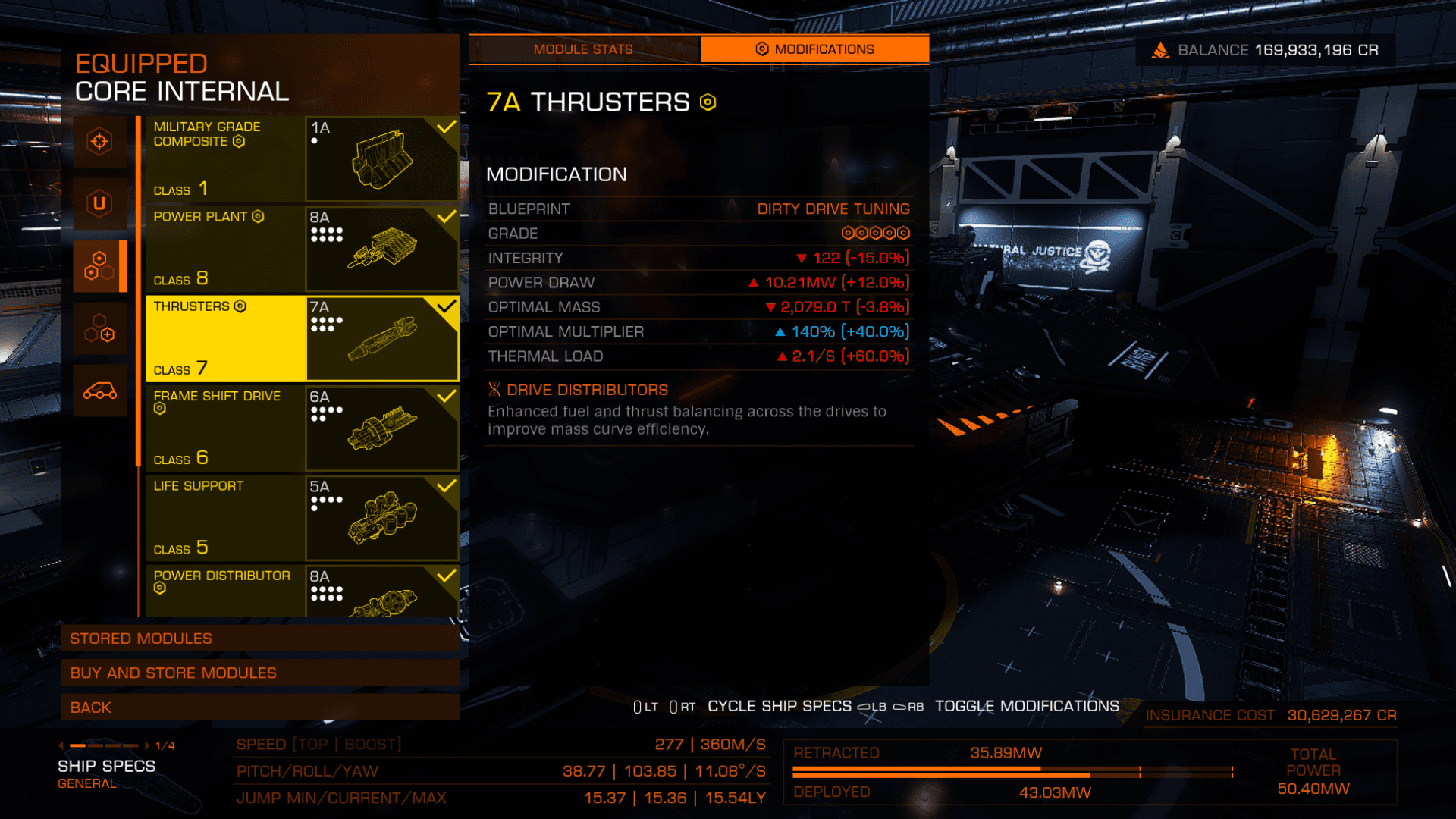The image size is (1456, 819).
Task: Open the utility mounts U category
Action: [x=99, y=203]
